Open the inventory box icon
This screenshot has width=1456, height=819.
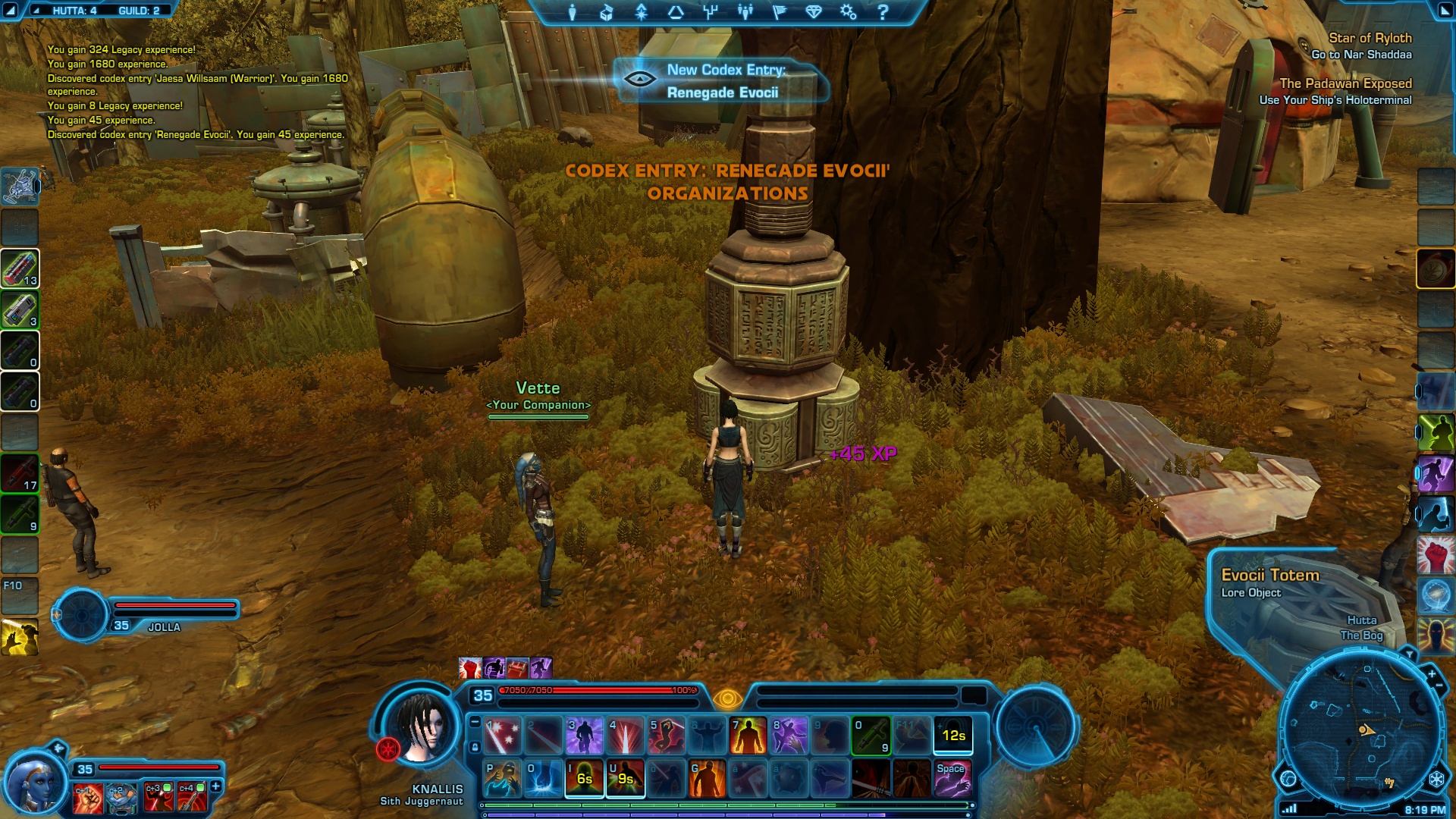click(x=607, y=12)
